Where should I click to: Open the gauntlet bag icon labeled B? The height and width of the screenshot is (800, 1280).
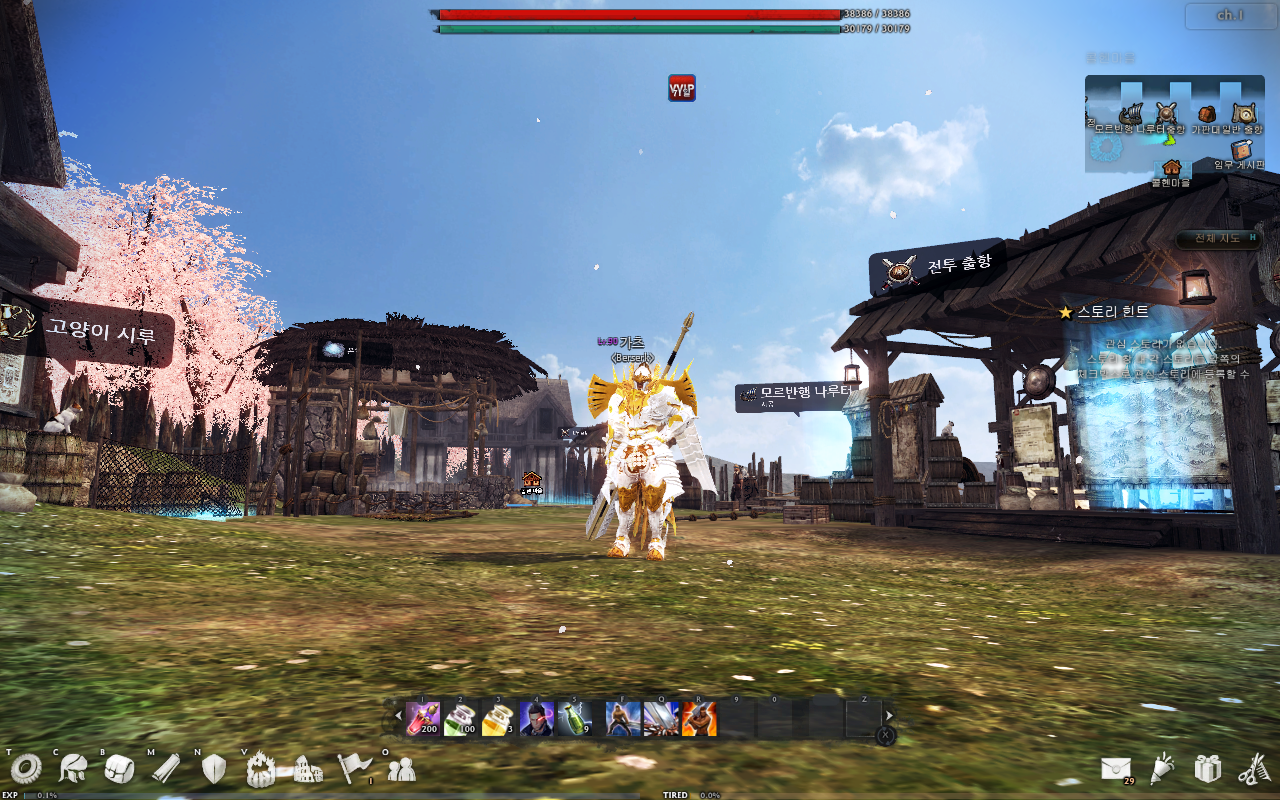point(118,770)
